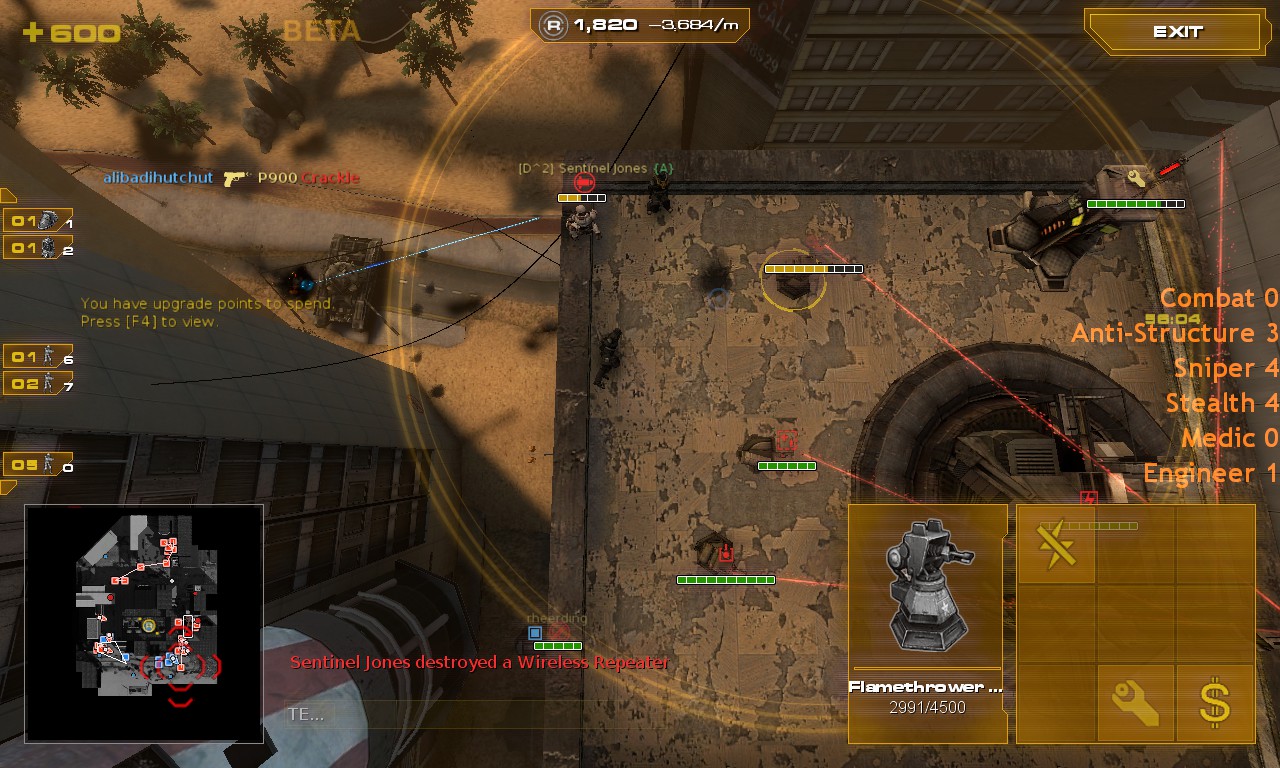This screenshot has height=768, width=1280.
Task: Select infantry control group 0
Action: click(38, 465)
